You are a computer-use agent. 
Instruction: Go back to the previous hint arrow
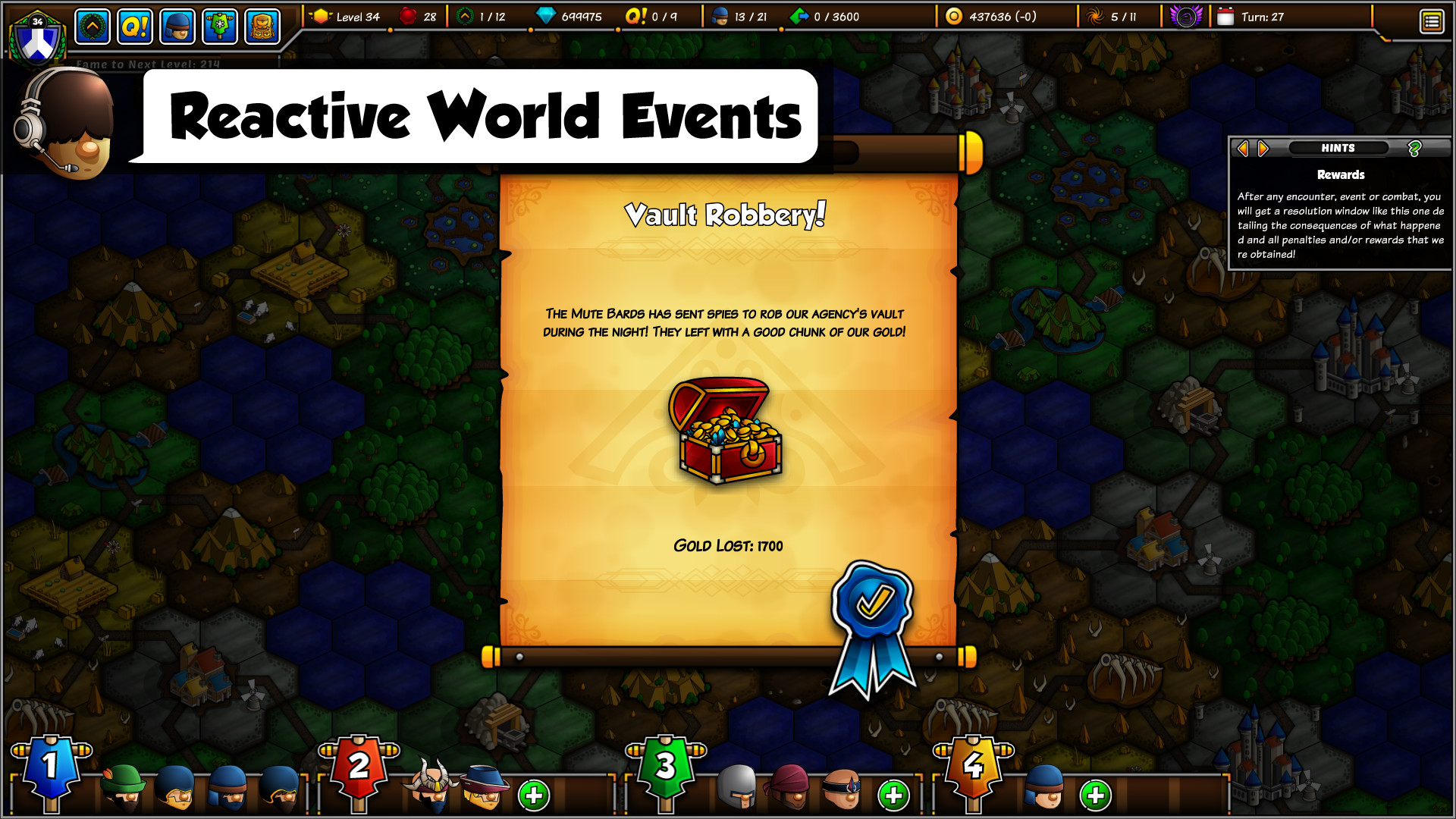point(1243,148)
